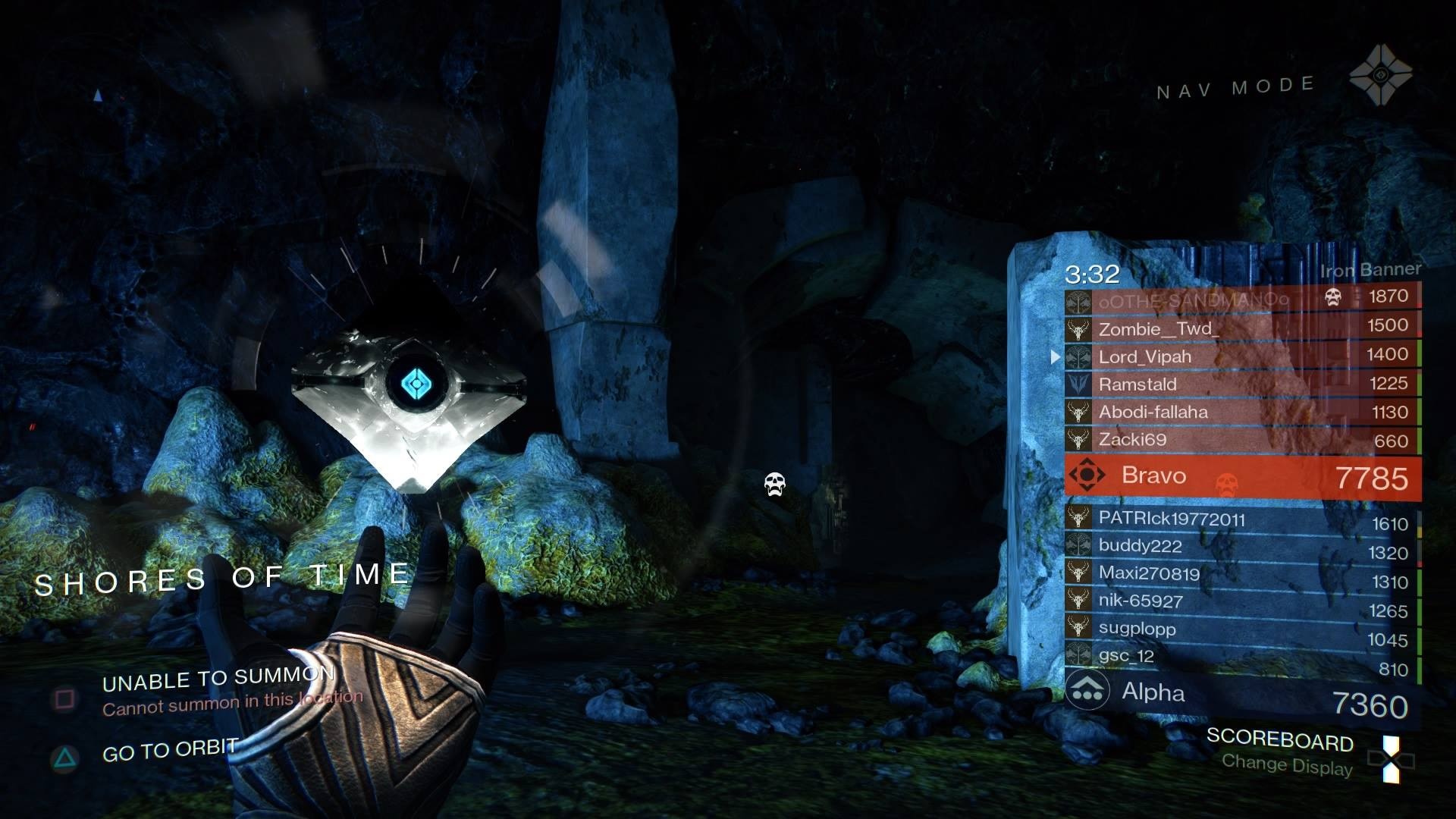Select gsc_12 in the scoreboard
Viewport: 1456px width, 819px height.
tap(1241, 657)
